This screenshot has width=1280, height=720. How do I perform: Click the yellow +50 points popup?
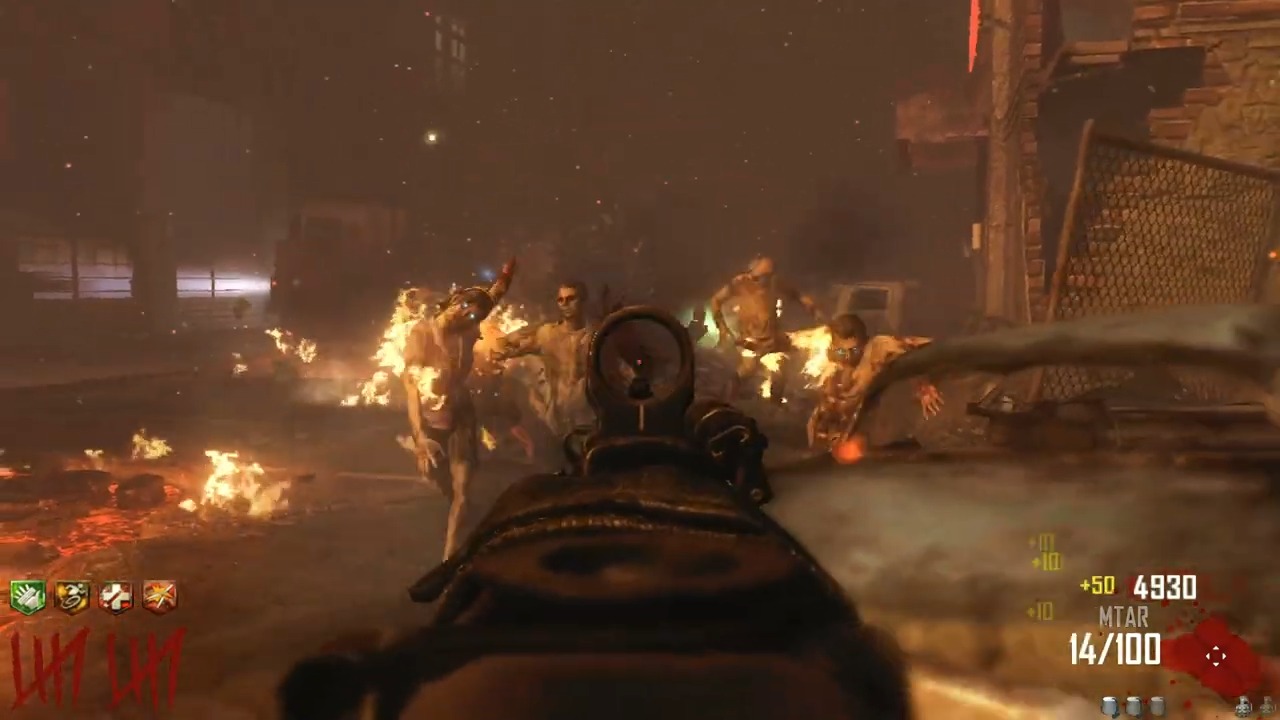(x=1097, y=586)
